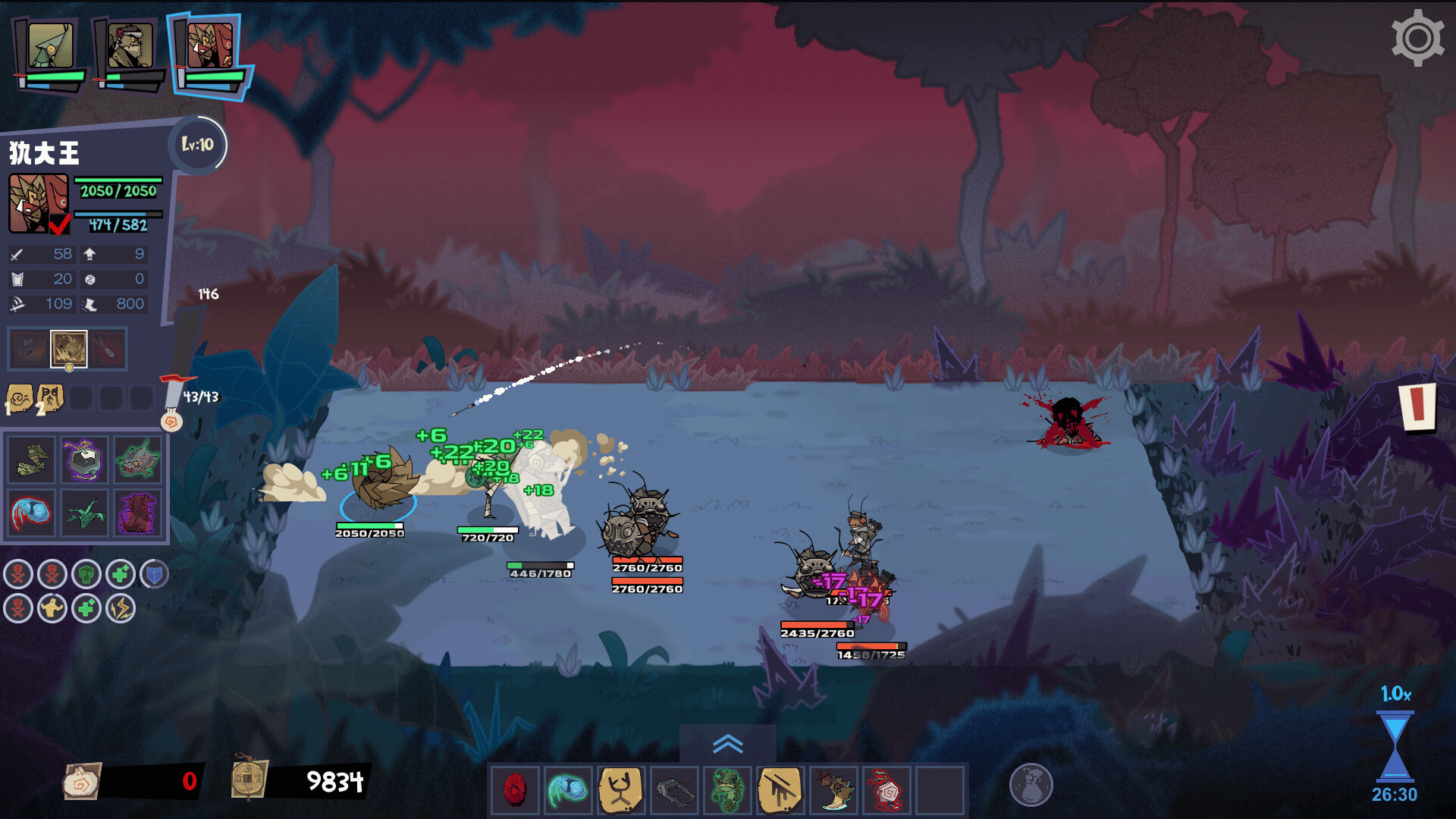Use the red seed item in hotbar

point(515,790)
